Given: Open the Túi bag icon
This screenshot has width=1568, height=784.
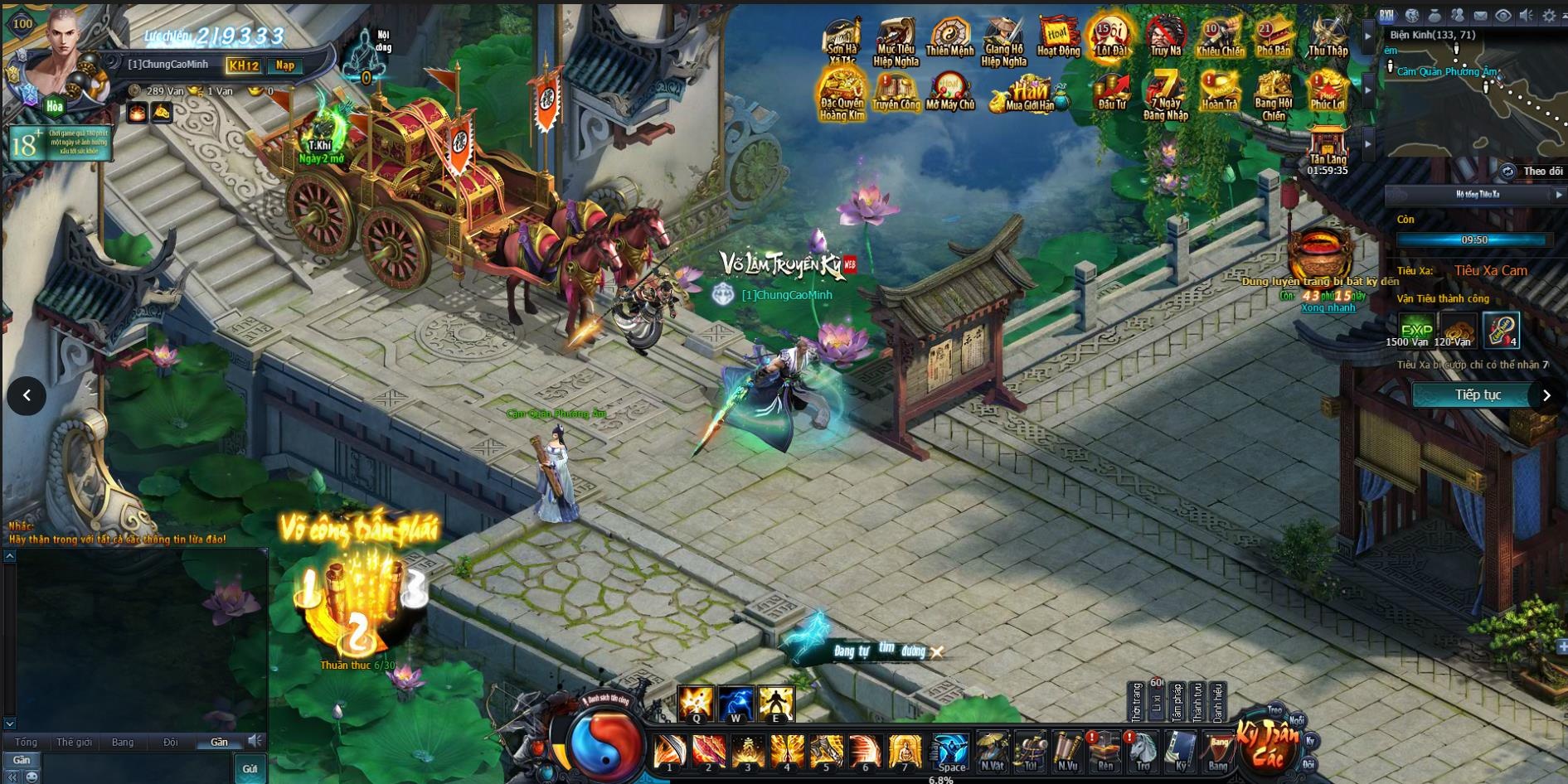Looking at the screenshot, I should [1030, 750].
